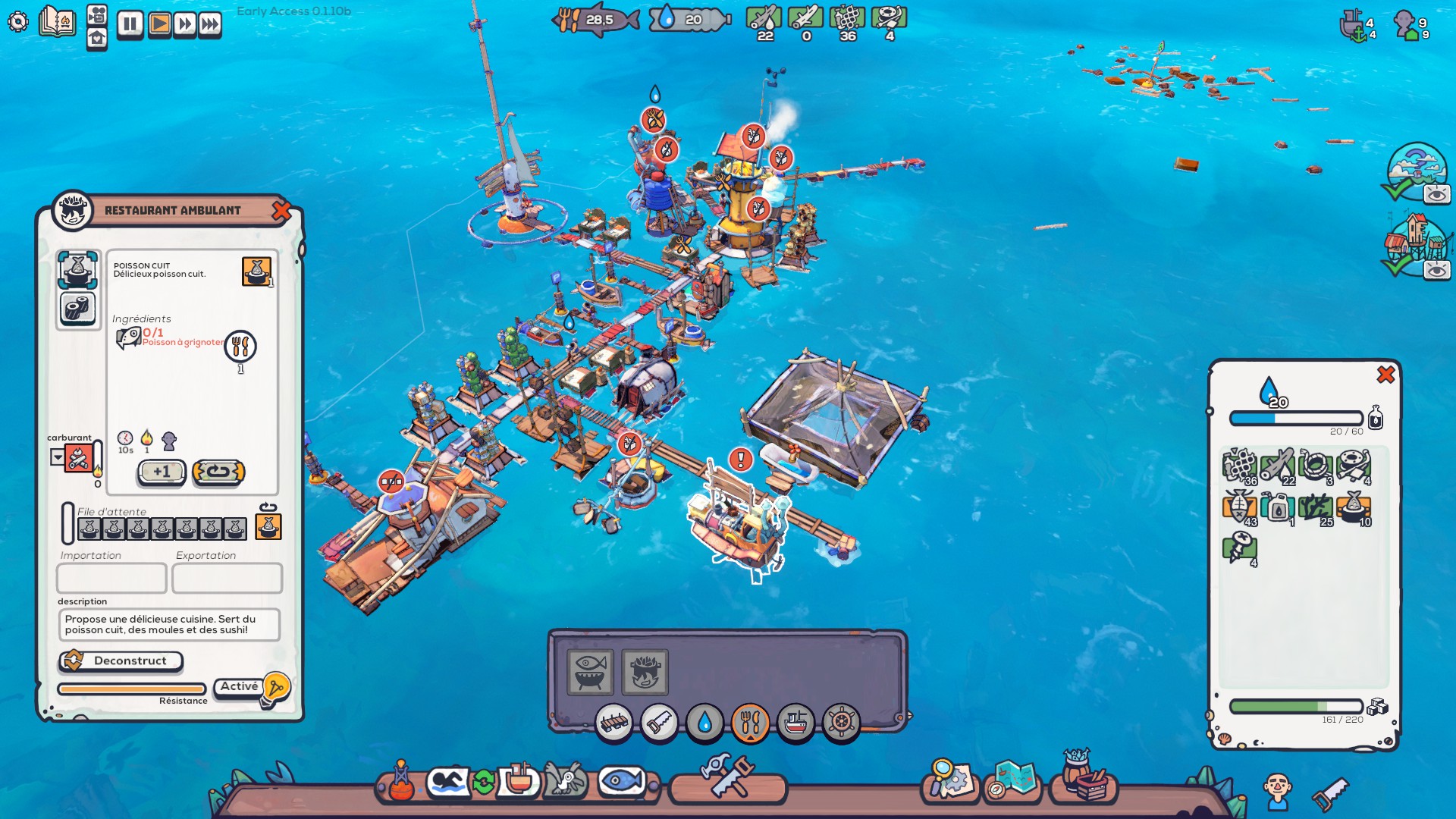Select the grilled fish tab in bottom panel
Screen dimensions: 1456x819
590,673
